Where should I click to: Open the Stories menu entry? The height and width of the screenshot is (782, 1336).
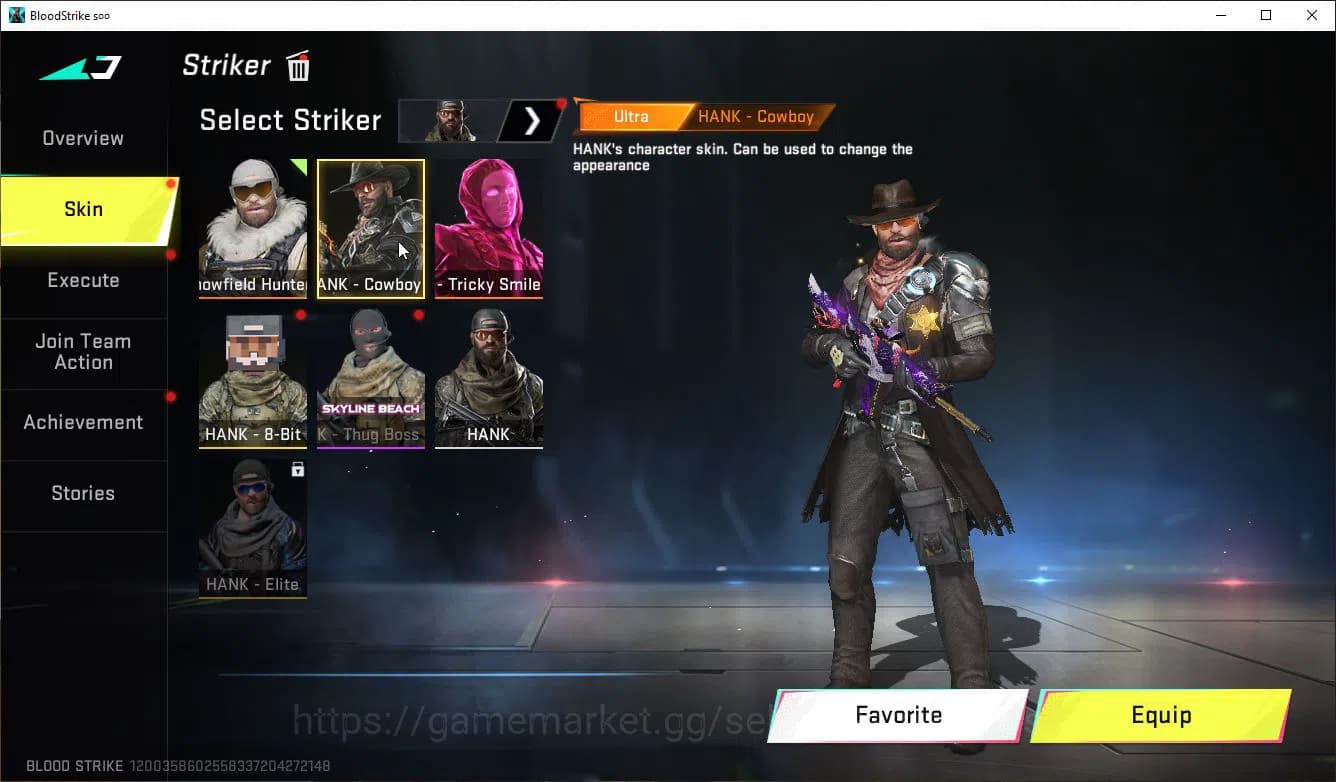tap(83, 493)
